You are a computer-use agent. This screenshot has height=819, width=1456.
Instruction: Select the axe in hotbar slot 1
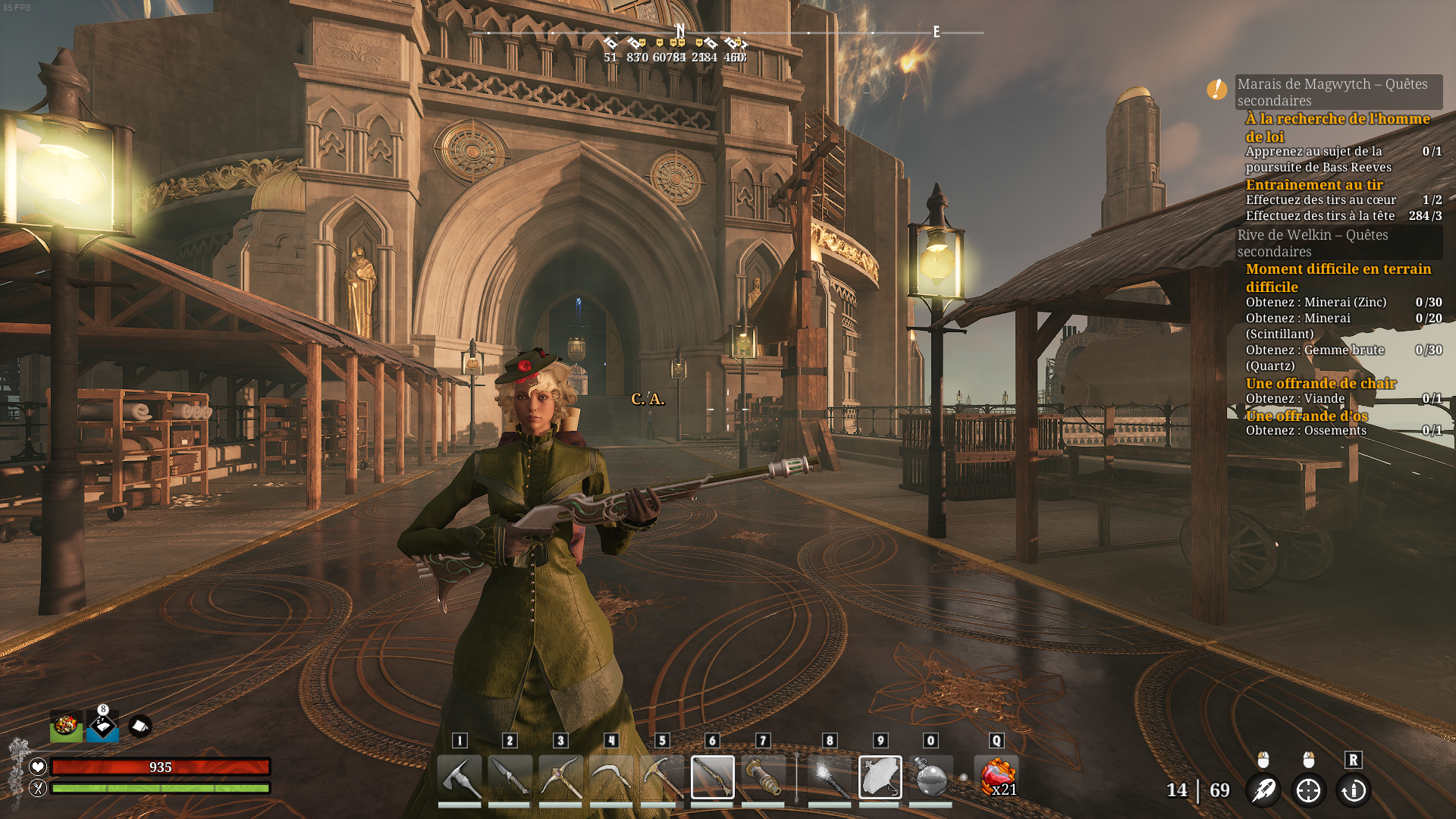[x=460, y=777]
